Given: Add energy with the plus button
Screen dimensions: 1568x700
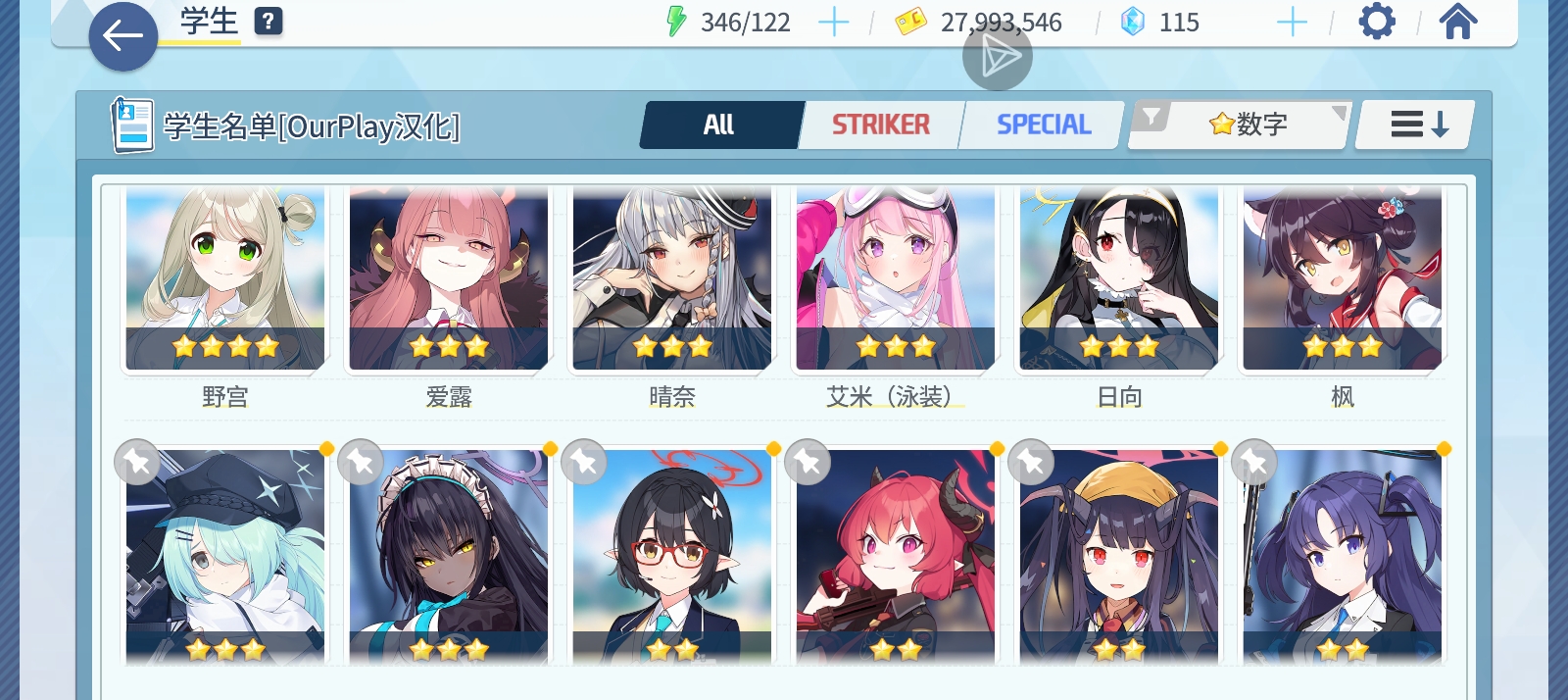Looking at the screenshot, I should pos(833,22).
